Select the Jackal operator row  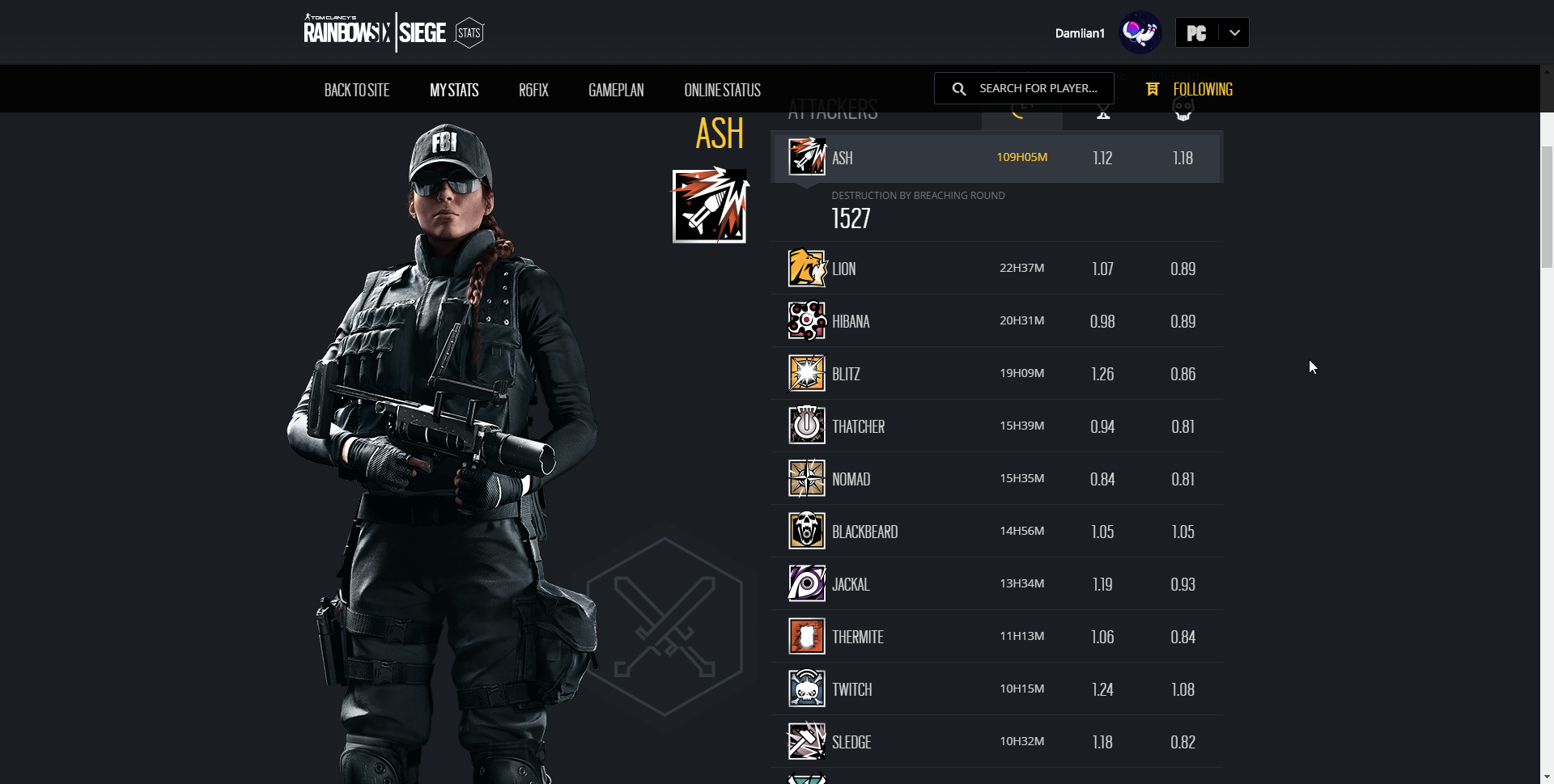coord(996,584)
